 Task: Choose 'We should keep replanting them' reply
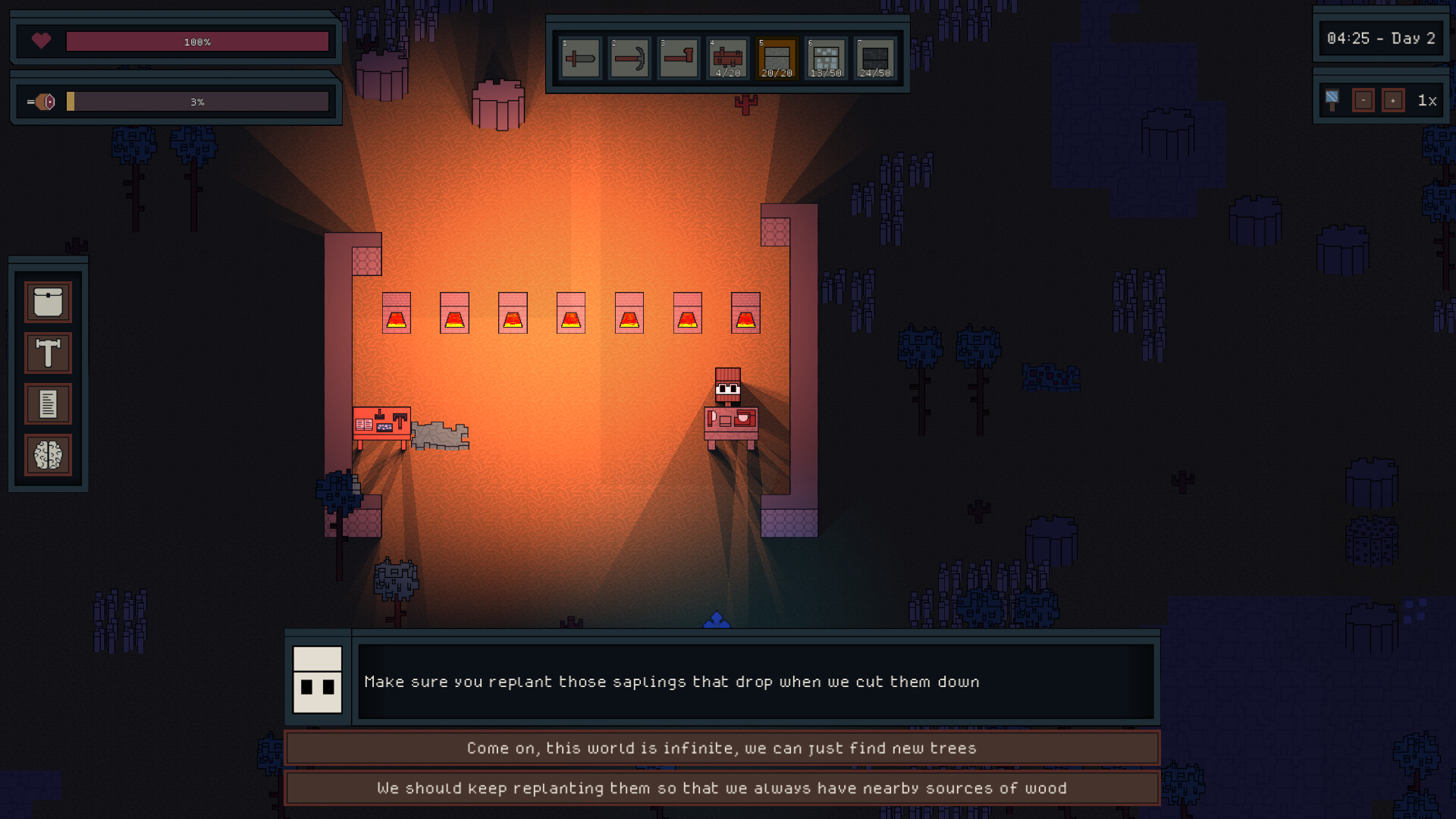[721, 788]
